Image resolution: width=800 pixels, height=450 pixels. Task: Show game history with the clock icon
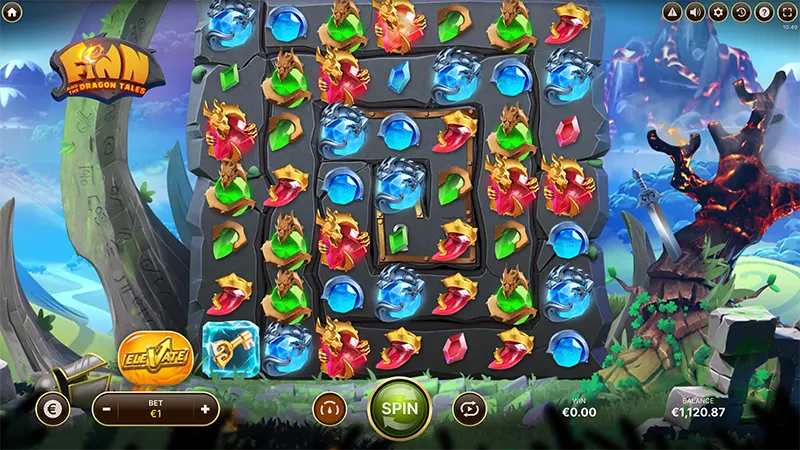740,12
